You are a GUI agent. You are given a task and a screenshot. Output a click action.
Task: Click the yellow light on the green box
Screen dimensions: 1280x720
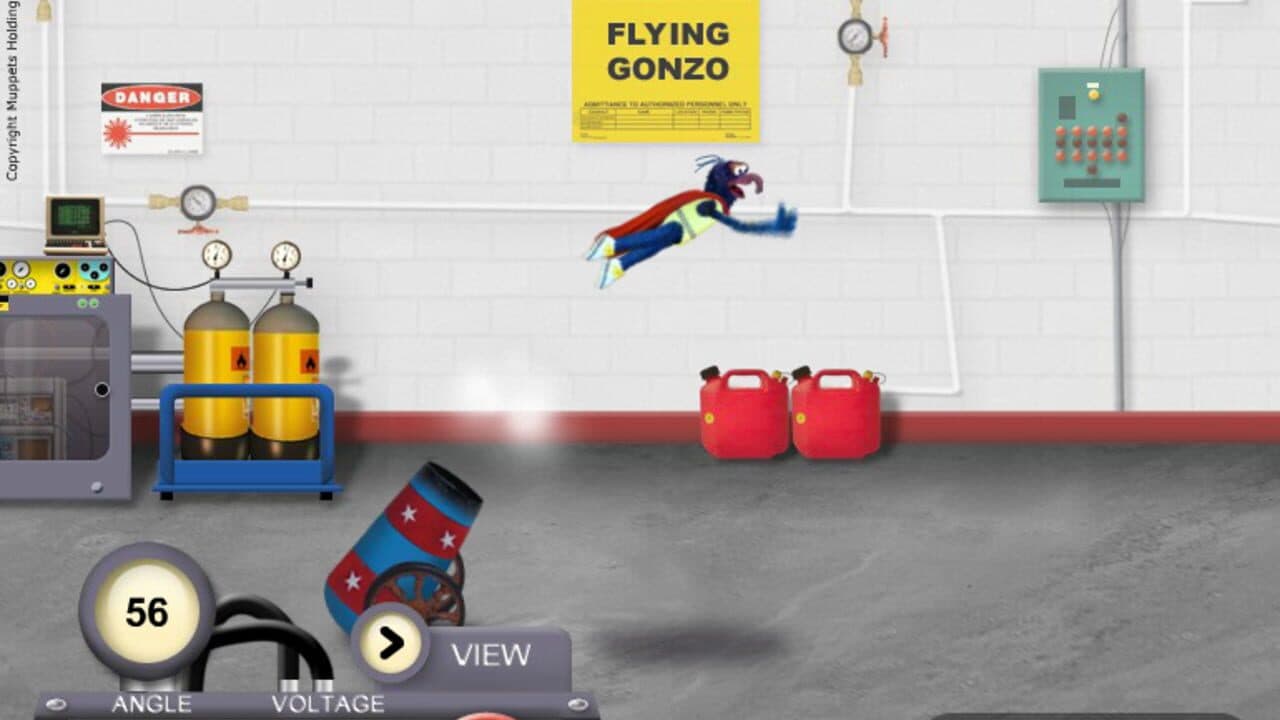(x=1093, y=96)
